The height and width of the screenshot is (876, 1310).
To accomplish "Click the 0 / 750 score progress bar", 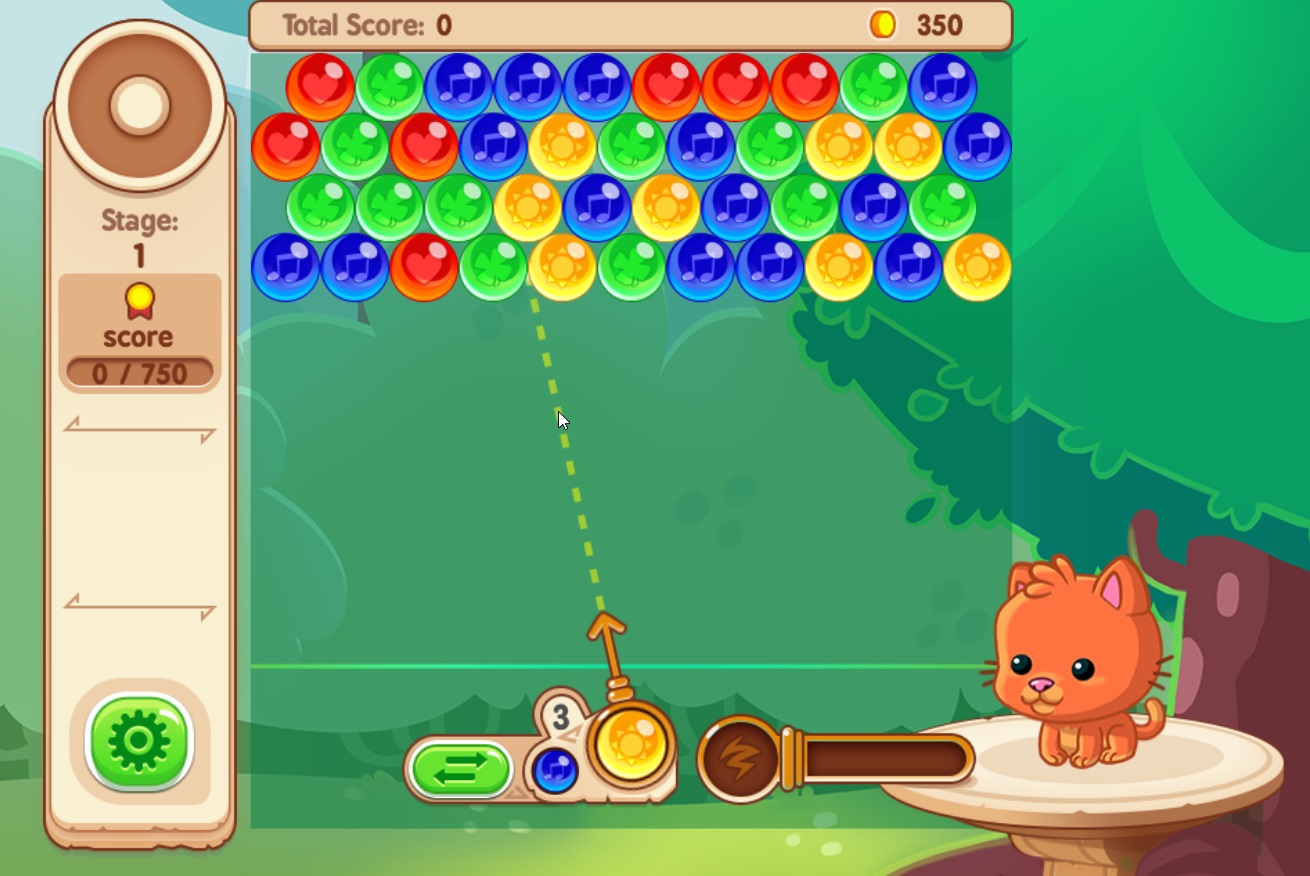I will coord(139,372).
